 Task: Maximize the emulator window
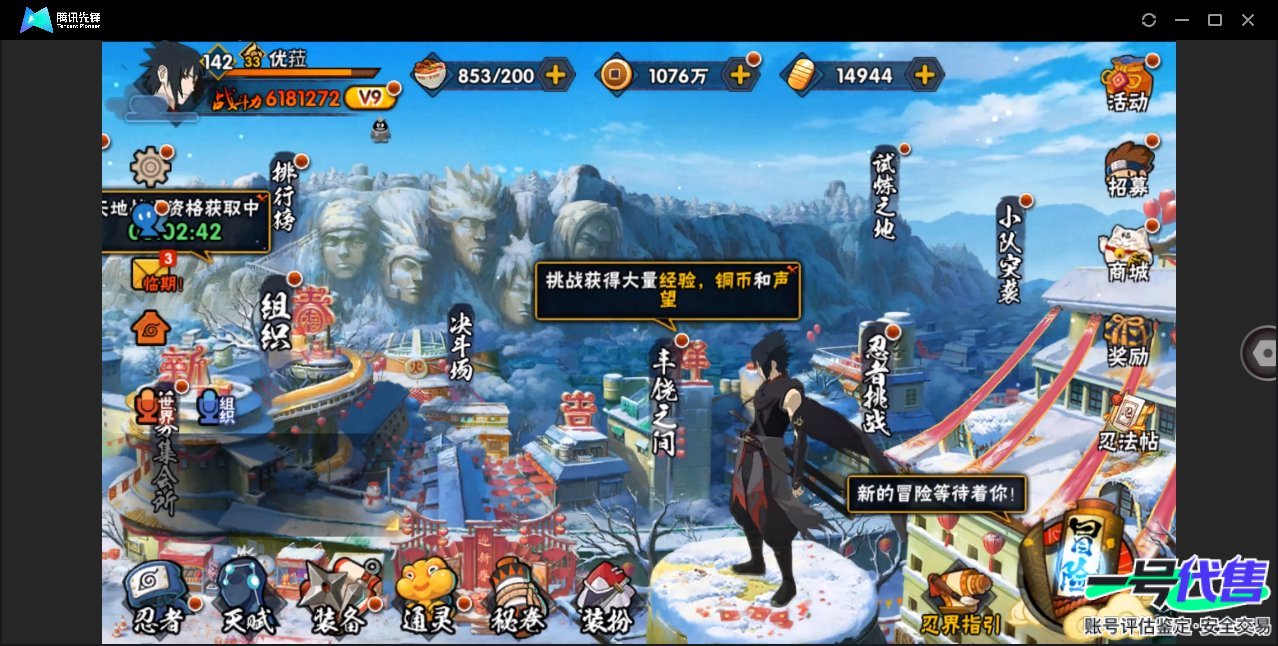pos(1215,20)
